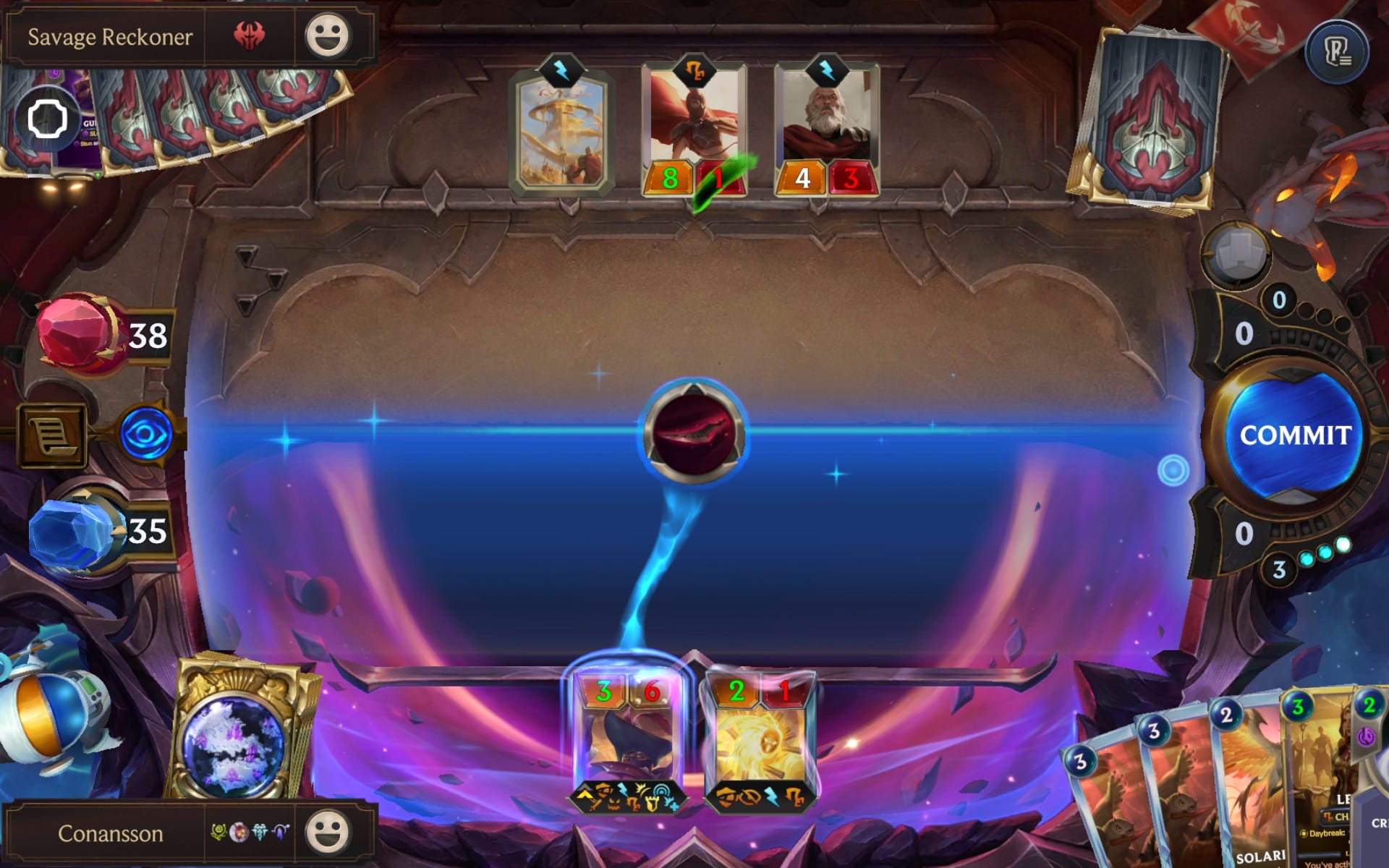Click the settings octagon in the top-left corner
This screenshot has width=1389, height=868.
[x=47, y=119]
